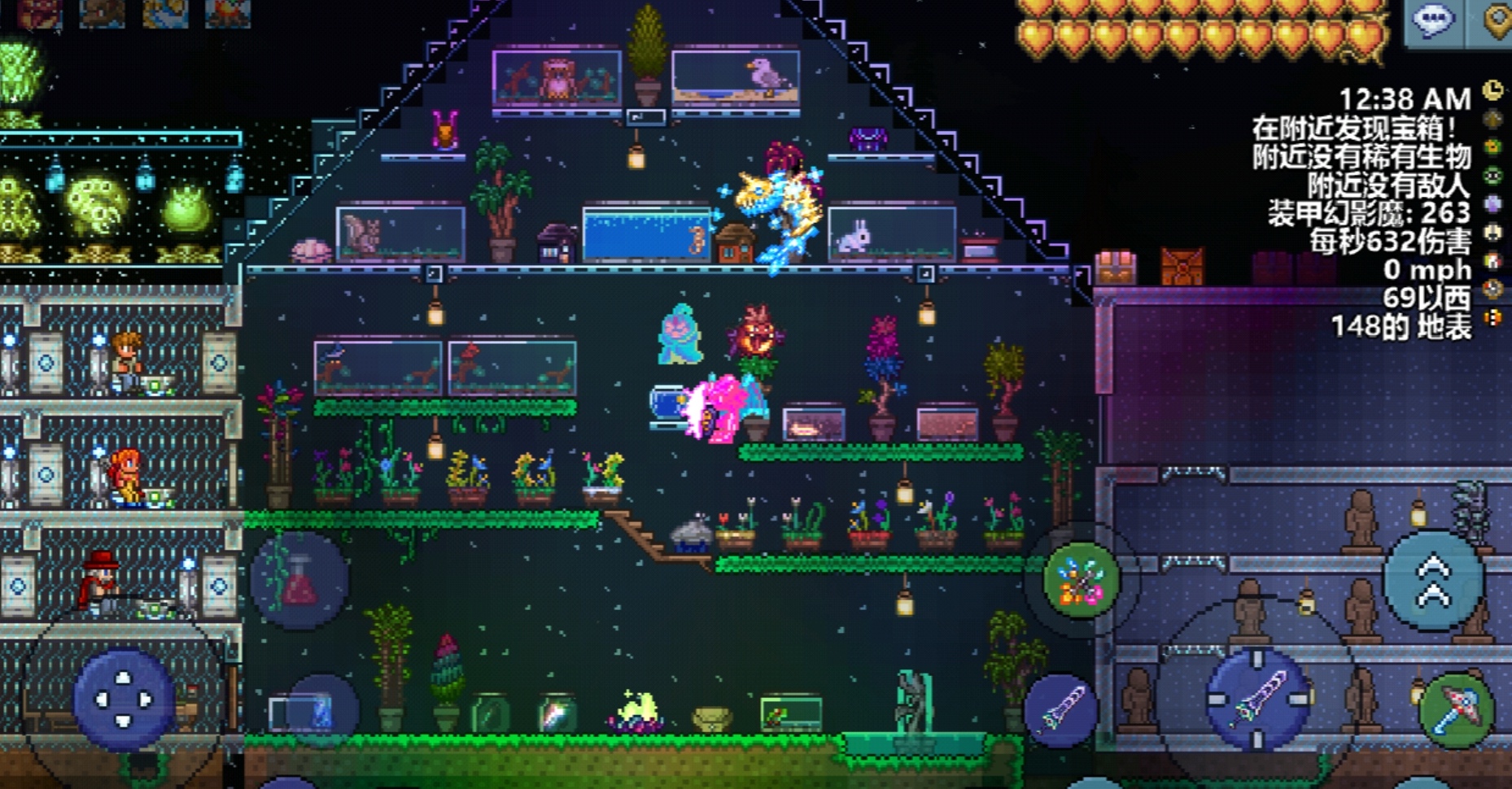This screenshot has width=1512, height=789.
Task: Tap the movement d-pad joystick
Action: tap(123, 699)
